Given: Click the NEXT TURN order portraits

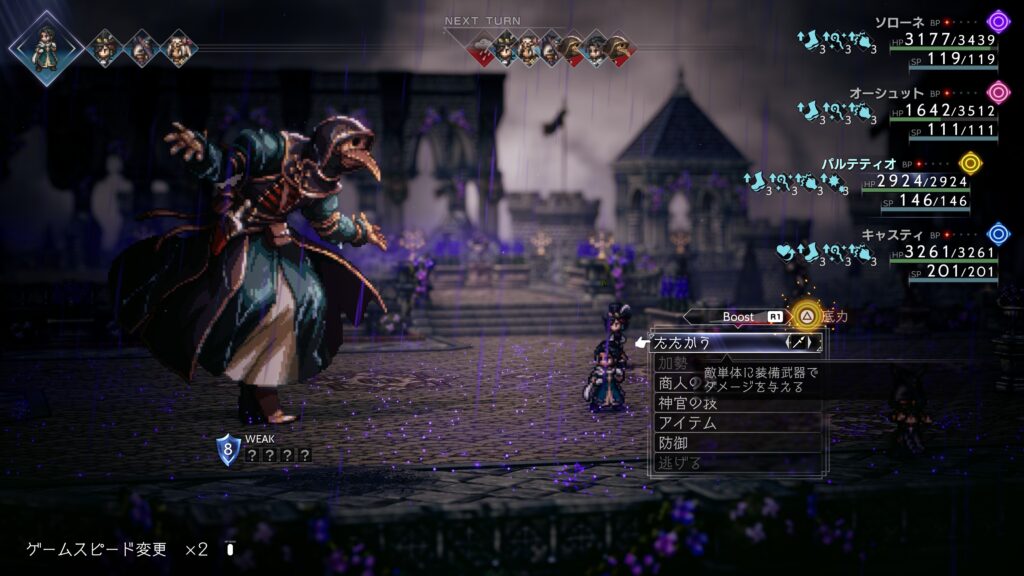Looking at the screenshot, I should (550, 49).
